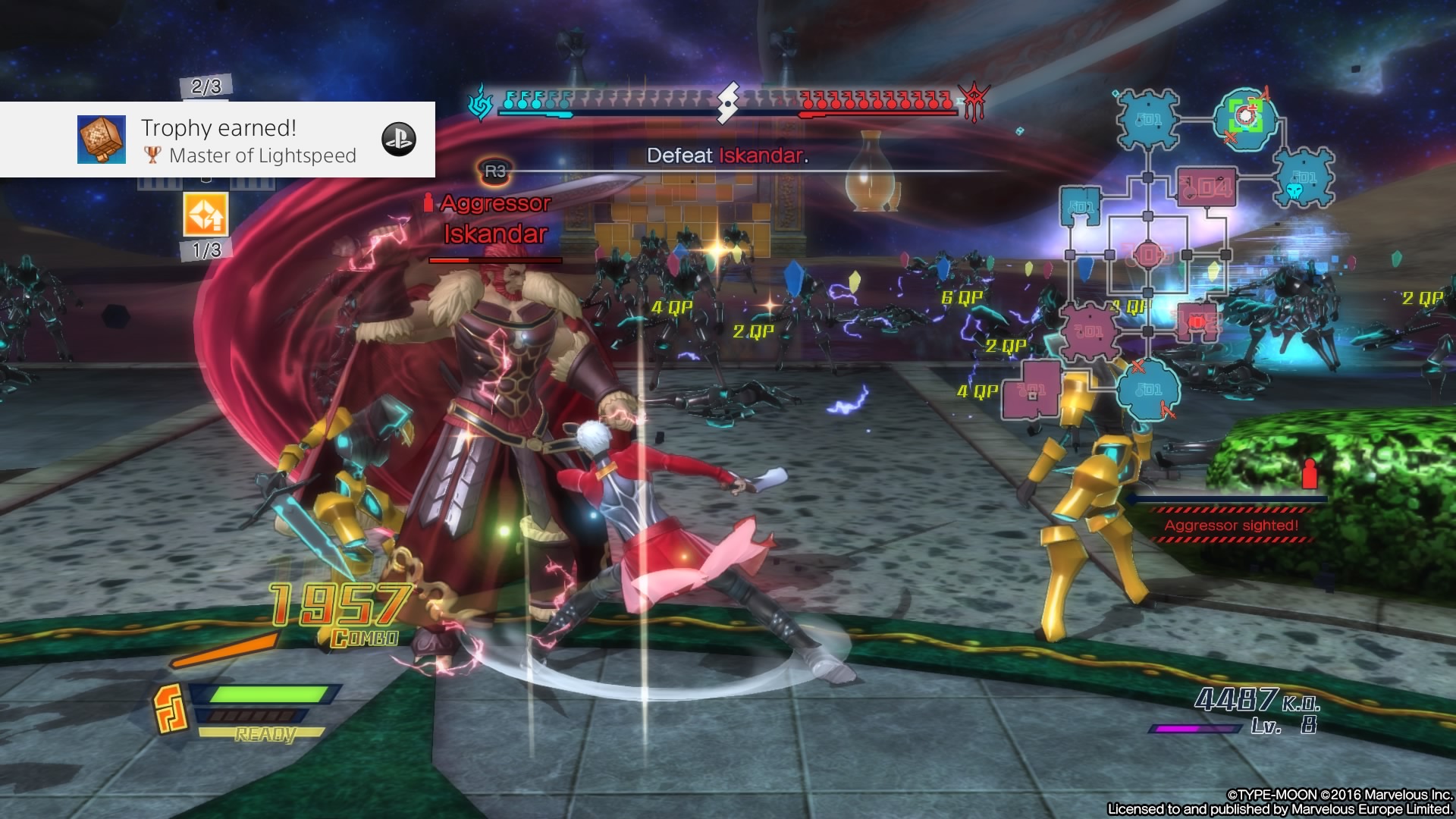Activate the orange code cast skill icon
Viewport: 1456px width, 819px height.
coord(206,215)
